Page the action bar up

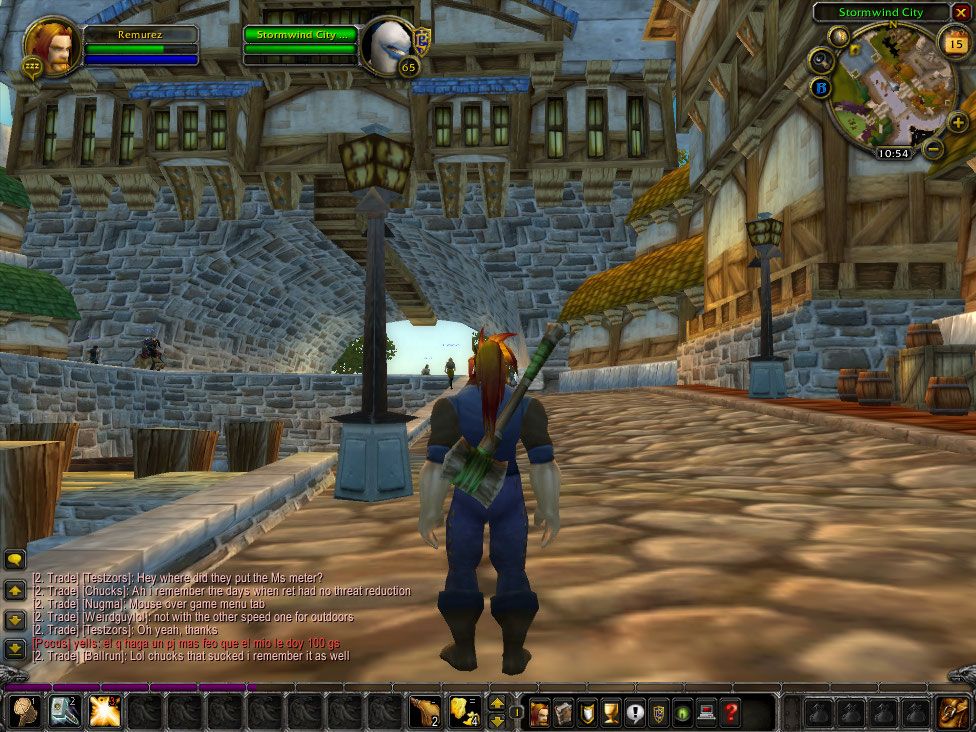497,703
